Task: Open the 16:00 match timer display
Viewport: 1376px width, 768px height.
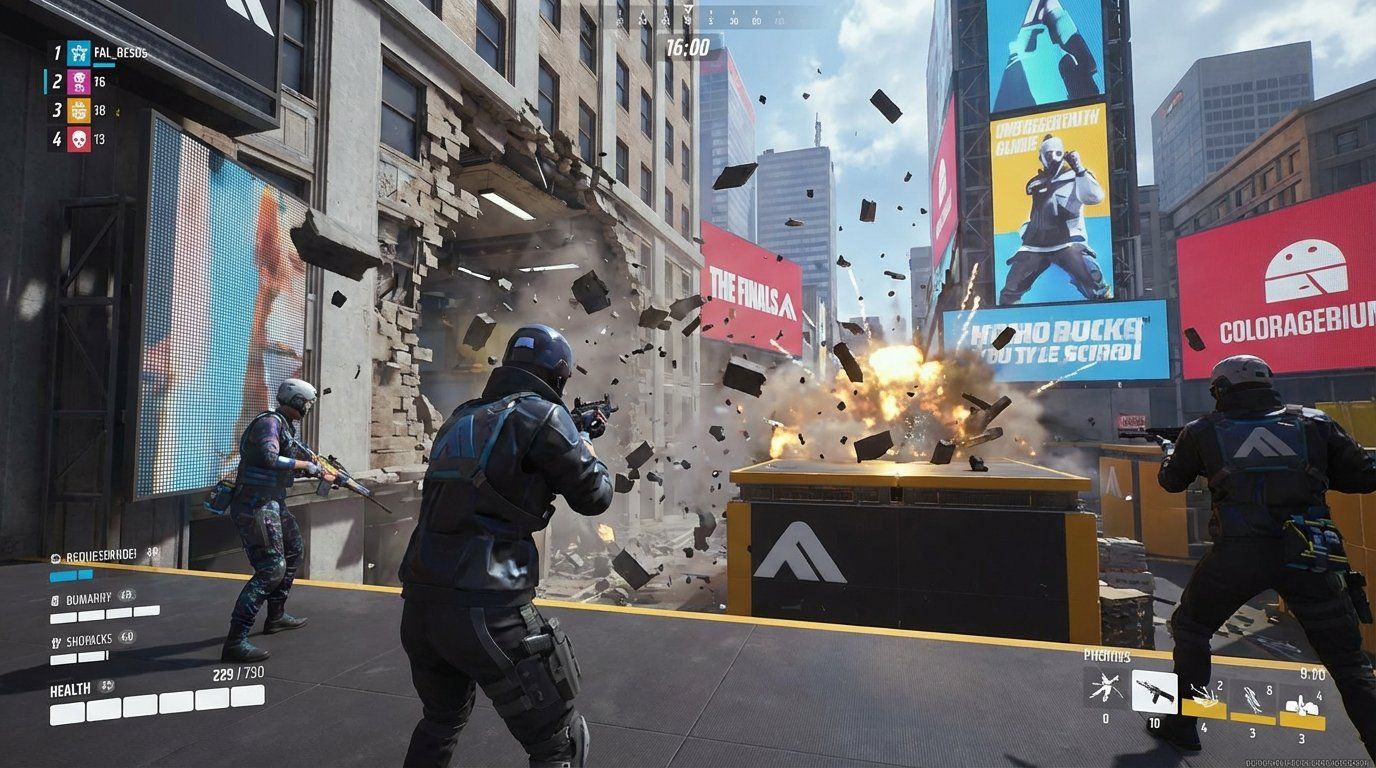Action: tap(686, 45)
